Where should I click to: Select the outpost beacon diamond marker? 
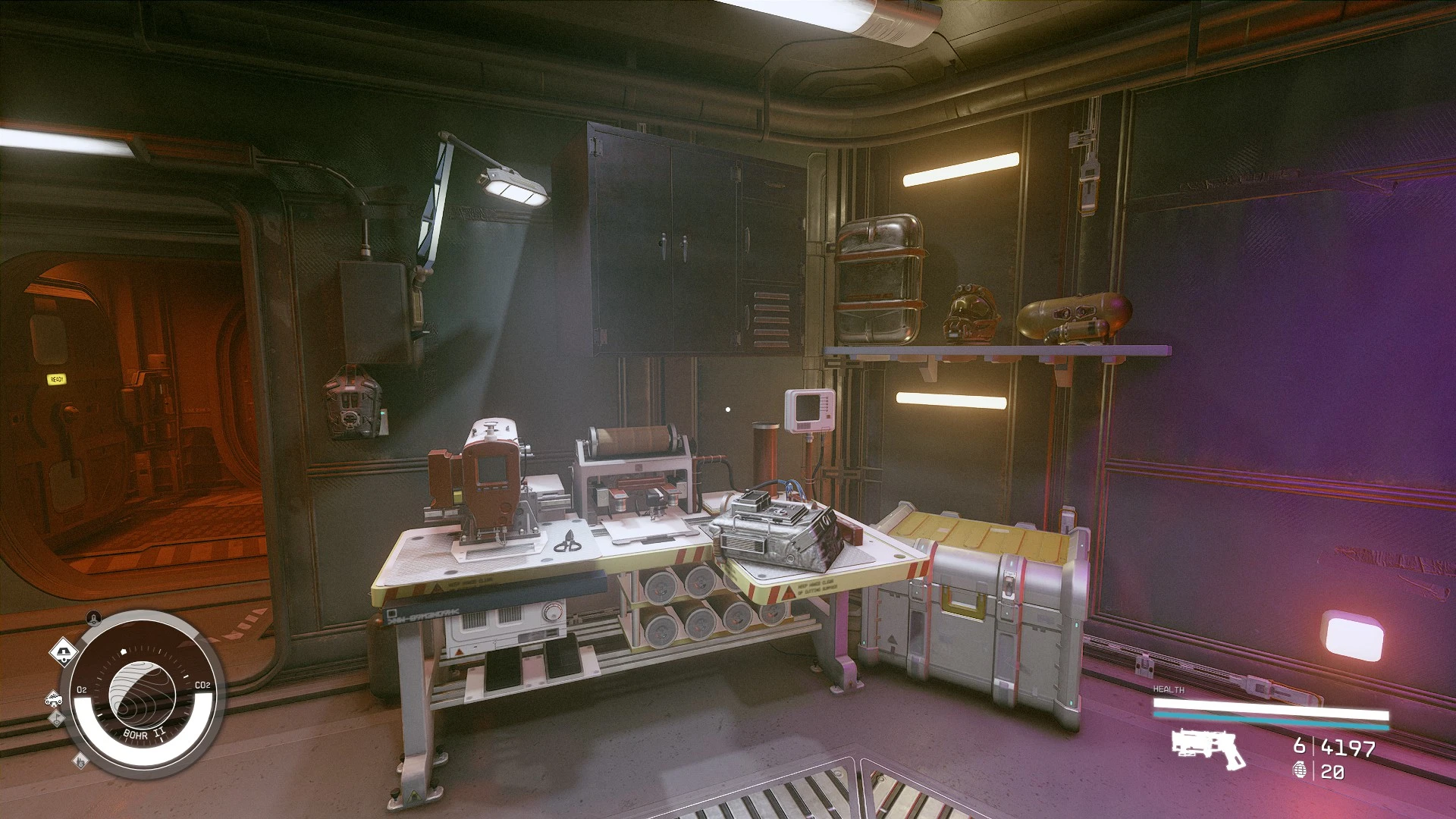pos(64,651)
